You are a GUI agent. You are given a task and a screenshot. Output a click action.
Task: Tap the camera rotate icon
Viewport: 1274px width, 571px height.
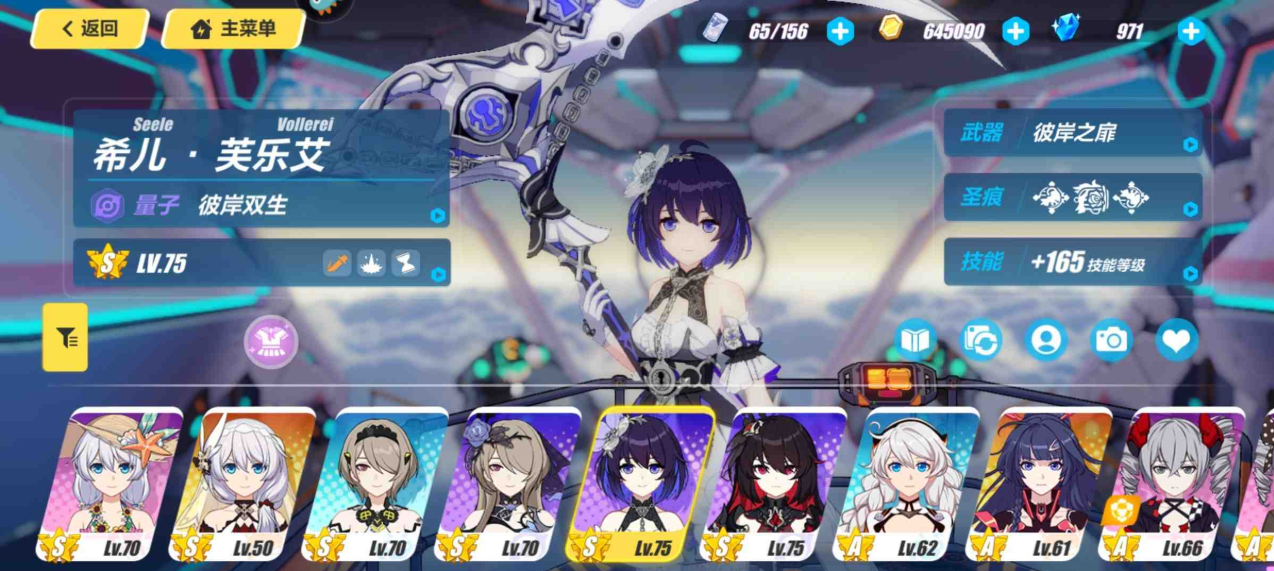point(981,340)
